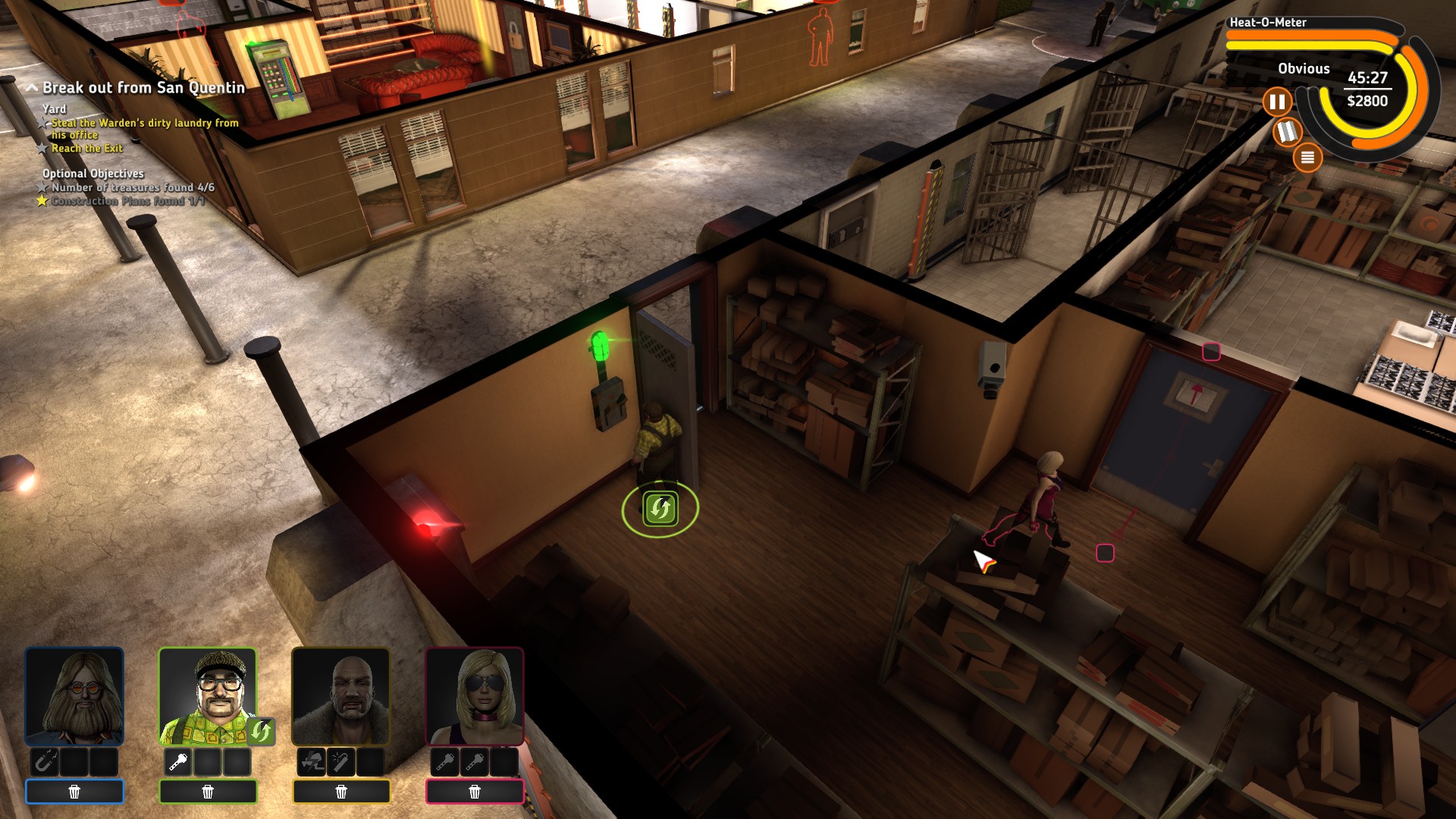
Task: Click the gold star beside Construction Plans found
Action: point(43,200)
